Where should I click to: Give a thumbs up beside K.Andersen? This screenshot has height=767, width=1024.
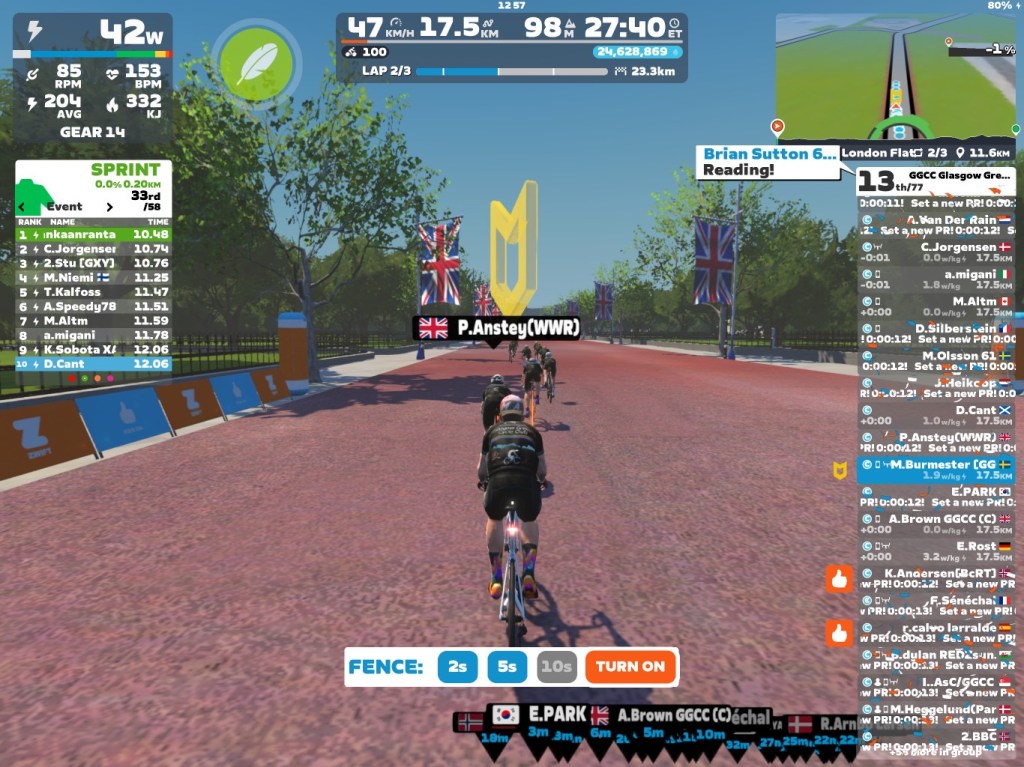click(839, 578)
